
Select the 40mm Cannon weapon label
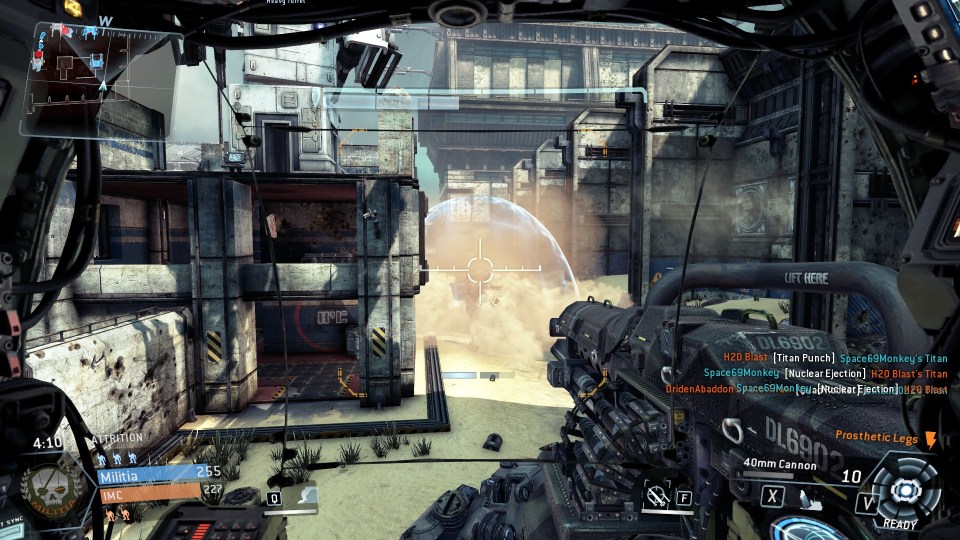click(x=780, y=464)
